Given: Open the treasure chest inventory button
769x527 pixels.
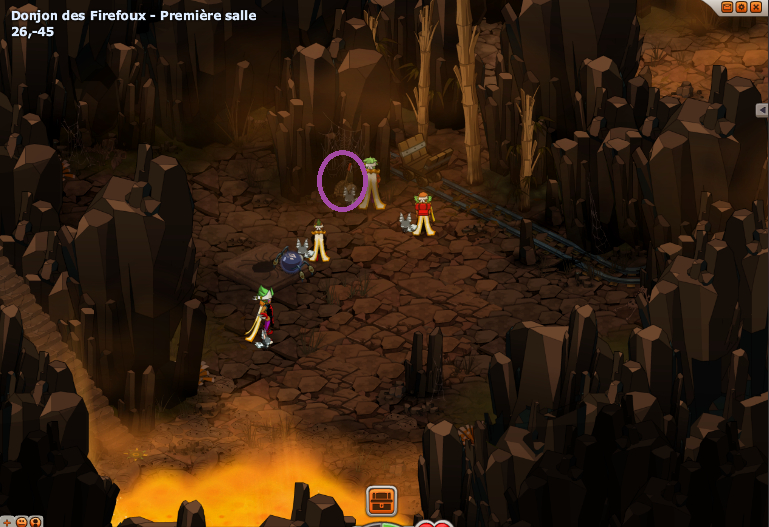Looking at the screenshot, I should coord(381,500).
